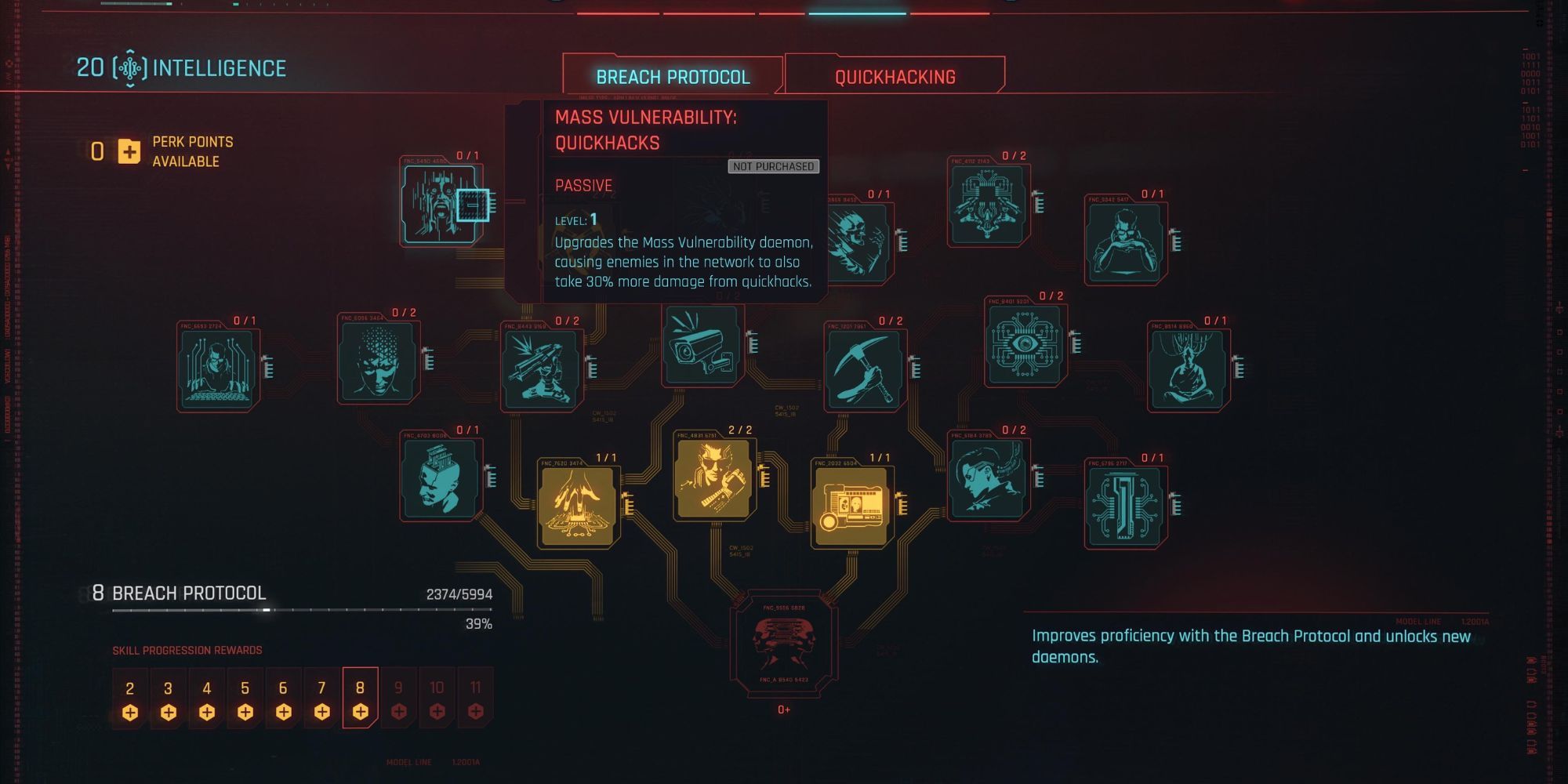Viewport: 1568px width, 784px height.
Task: Switch to the Breach Protocol tab
Action: (x=673, y=76)
